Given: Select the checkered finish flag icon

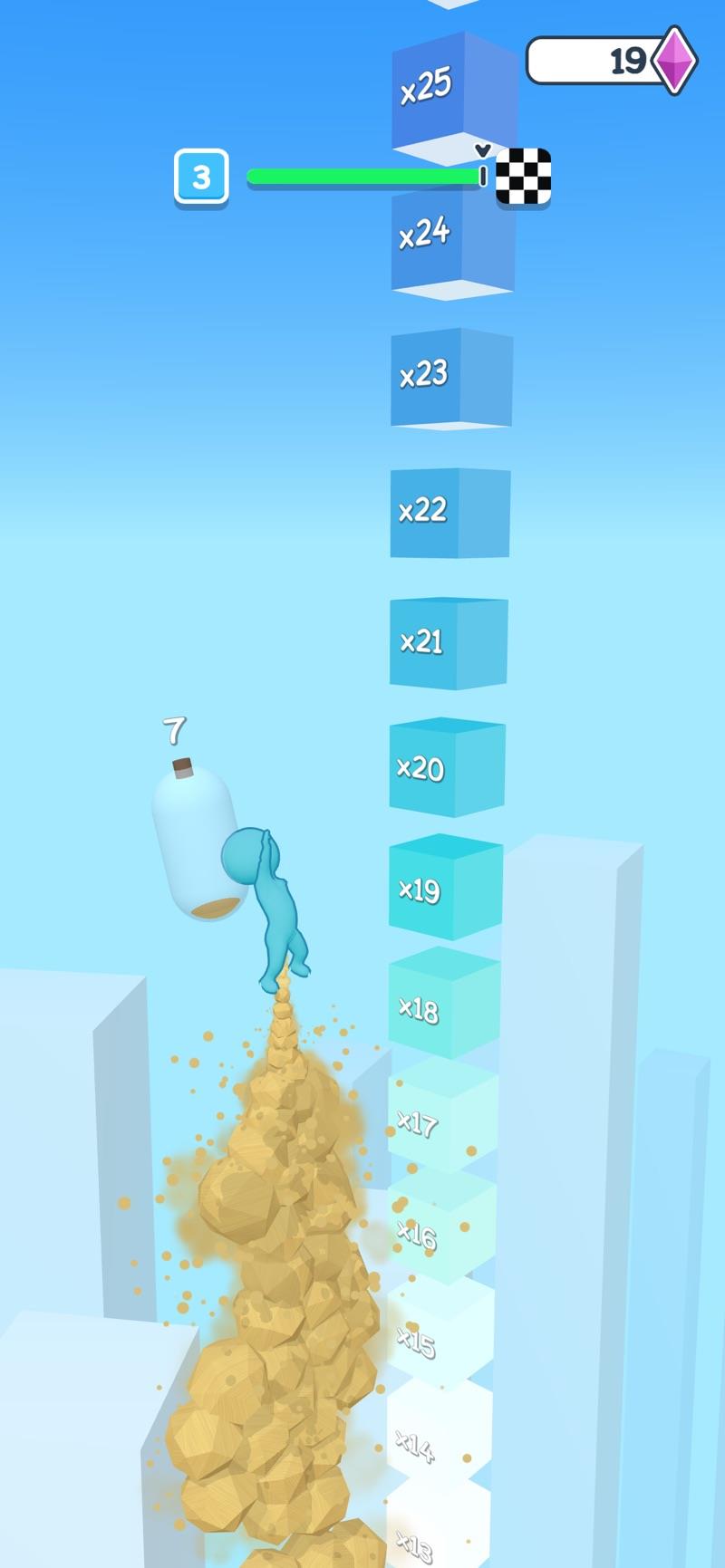Looking at the screenshot, I should pyautogui.click(x=524, y=176).
